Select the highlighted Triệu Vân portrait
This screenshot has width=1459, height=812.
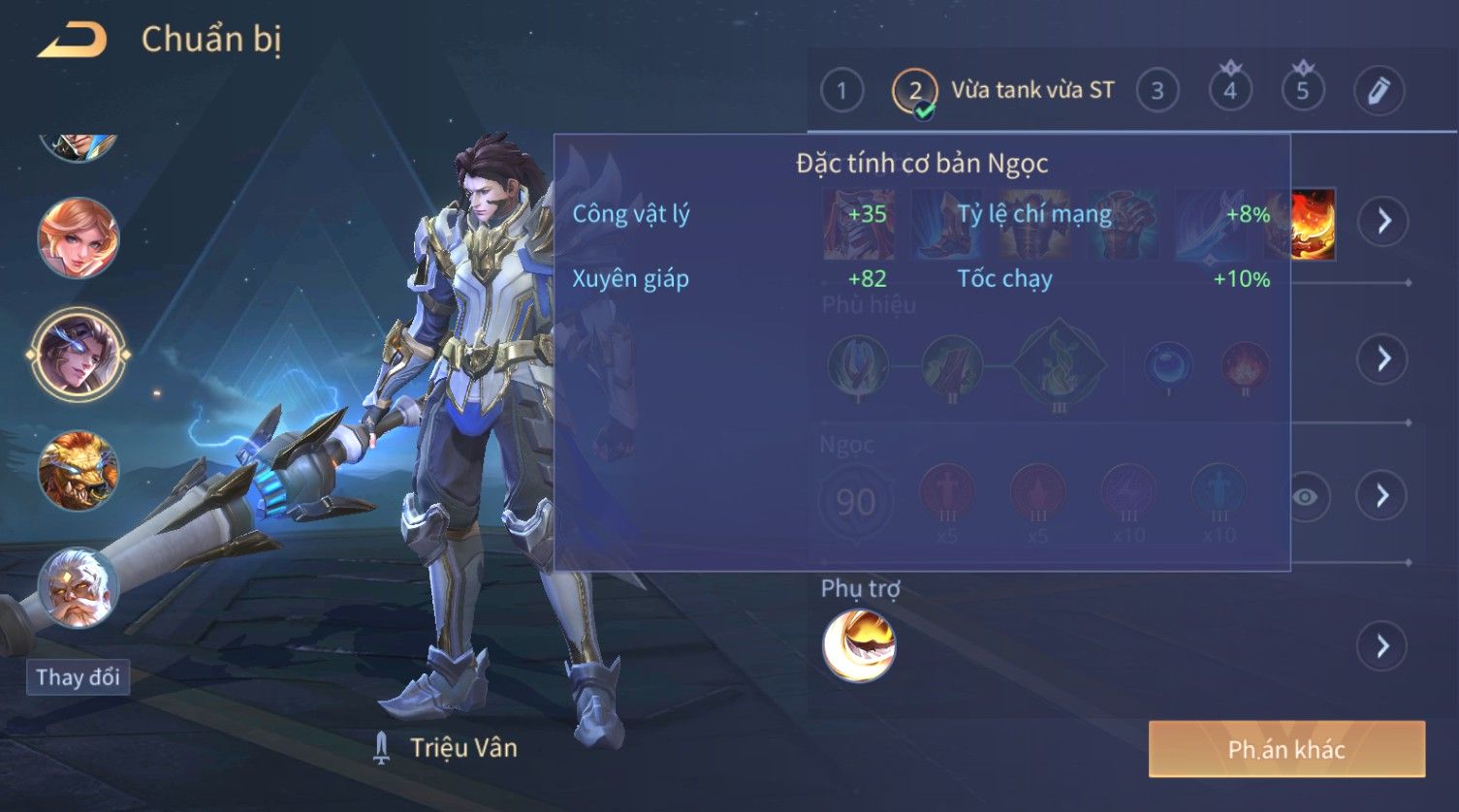click(79, 355)
